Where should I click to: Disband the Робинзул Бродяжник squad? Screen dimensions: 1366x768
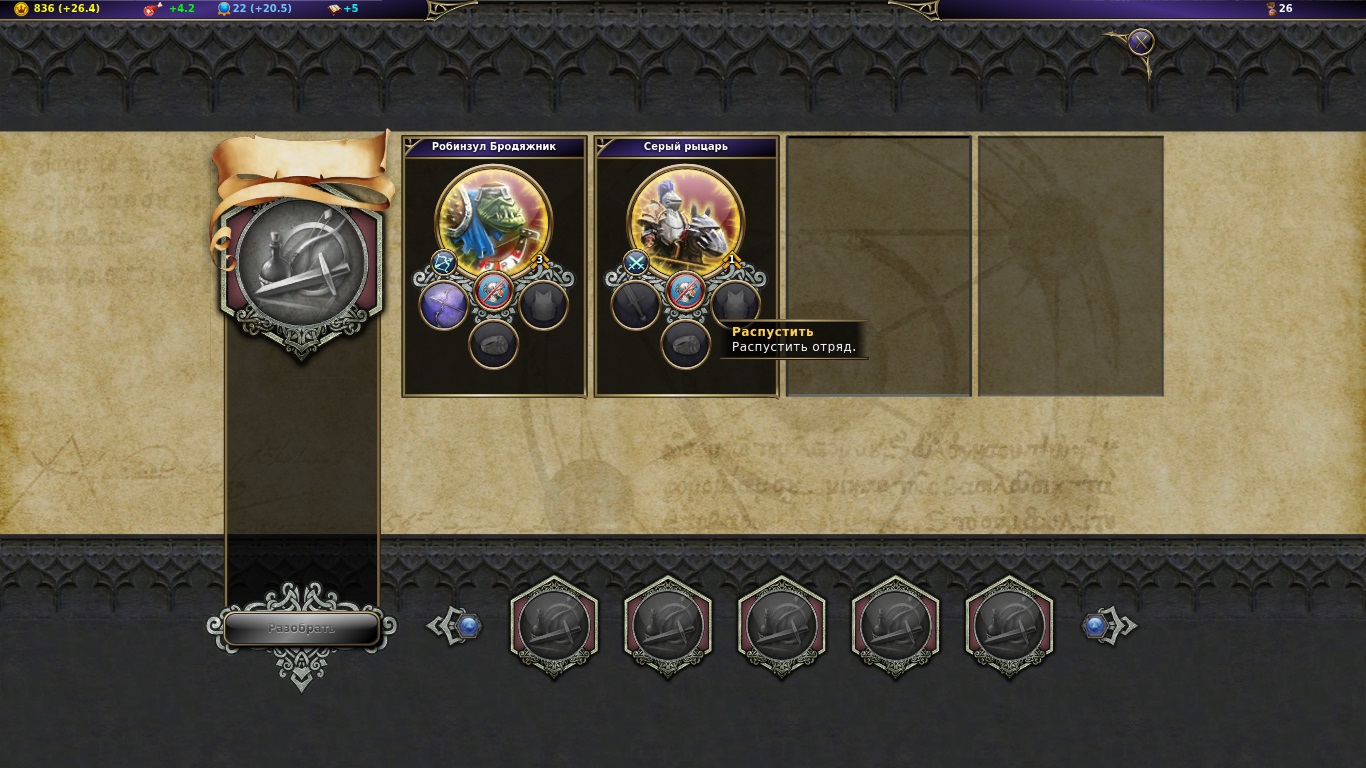tap(494, 291)
